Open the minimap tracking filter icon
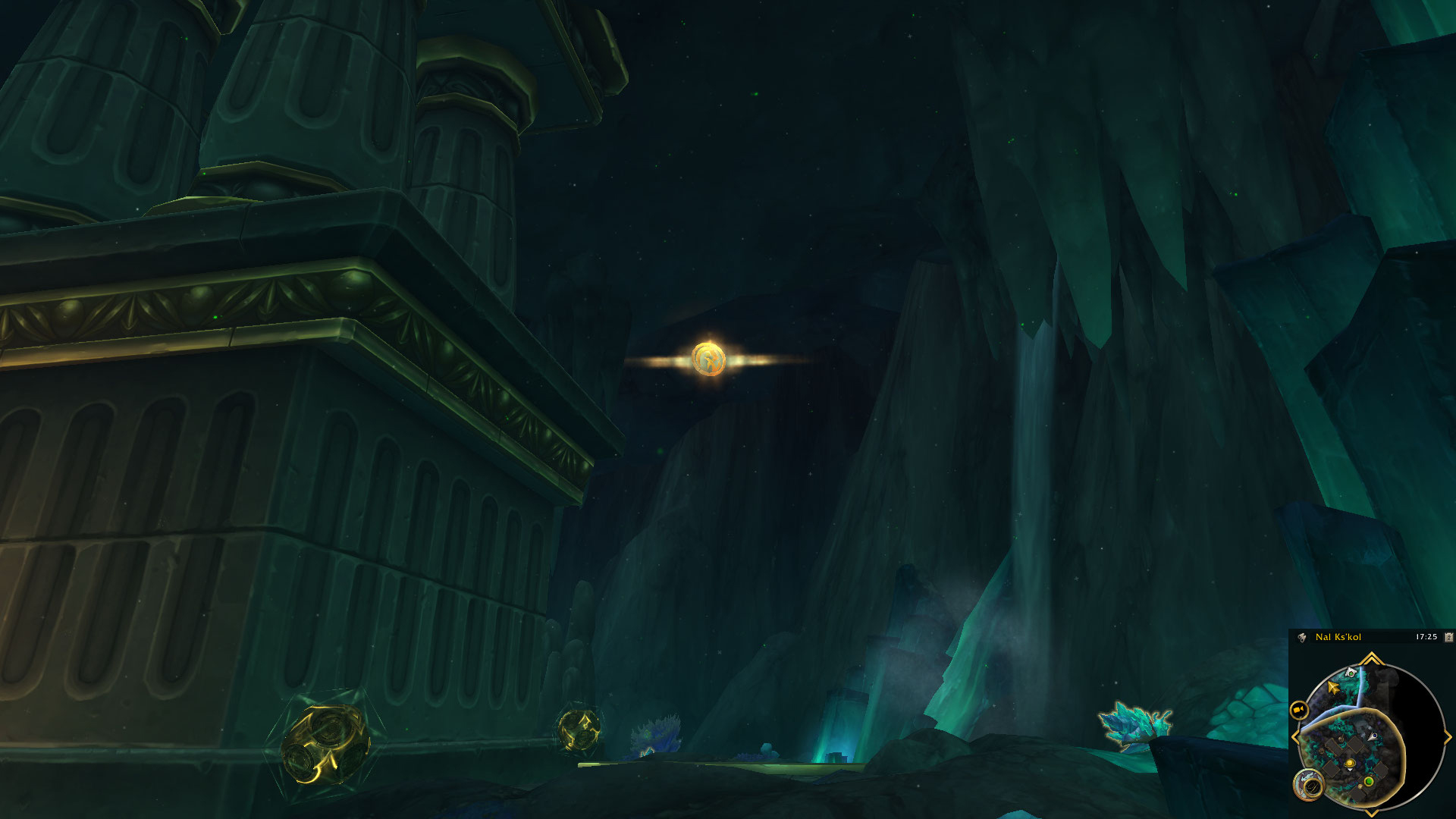The height and width of the screenshot is (819, 1456). coord(1302,637)
